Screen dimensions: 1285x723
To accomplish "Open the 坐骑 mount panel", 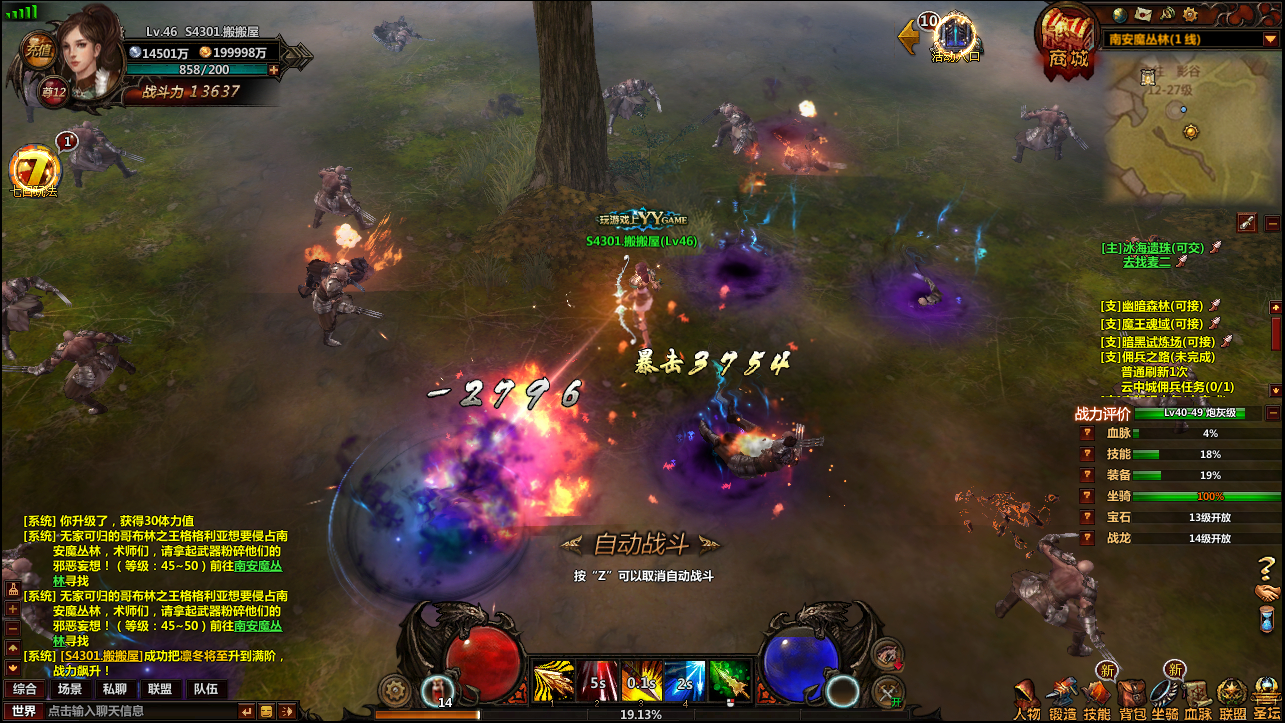I will [1165, 699].
